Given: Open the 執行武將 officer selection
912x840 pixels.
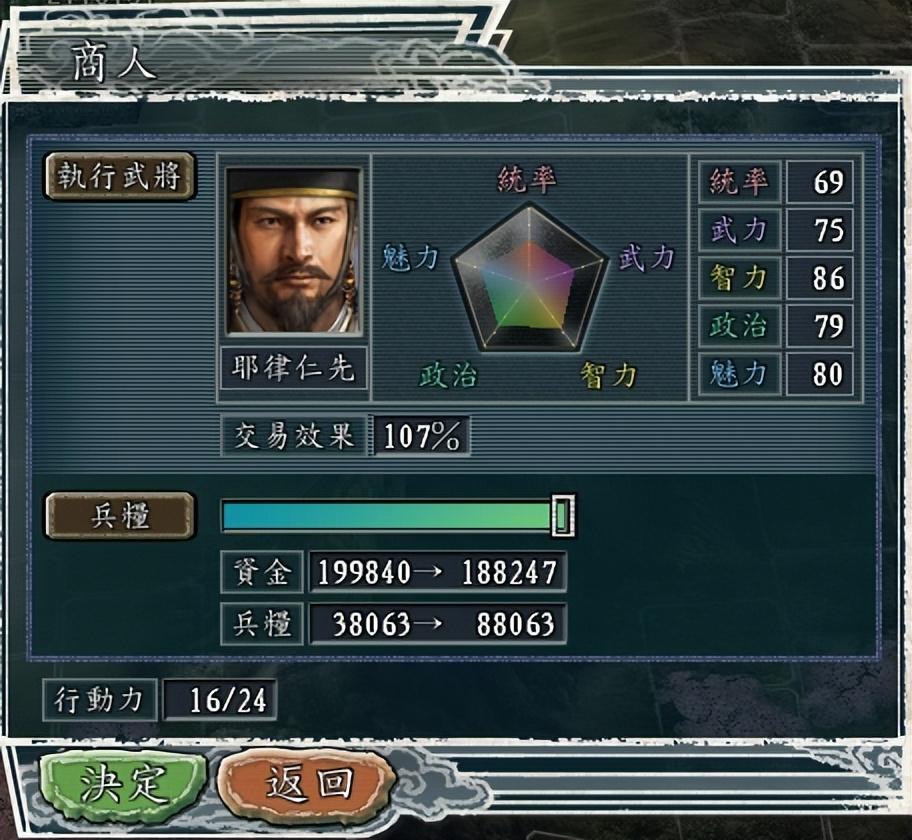Looking at the screenshot, I should [120, 177].
